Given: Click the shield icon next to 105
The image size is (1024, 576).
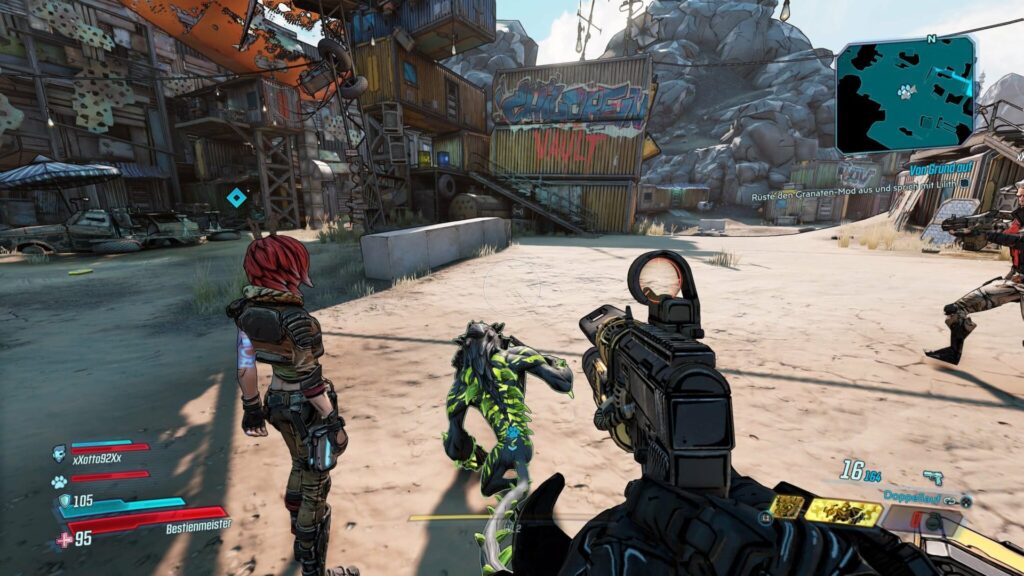Looking at the screenshot, I should coord(64,502).
